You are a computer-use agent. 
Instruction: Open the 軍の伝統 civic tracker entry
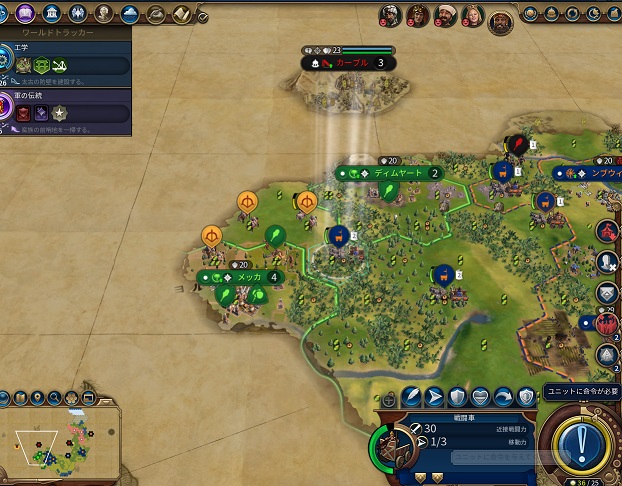tap(65, 113)
